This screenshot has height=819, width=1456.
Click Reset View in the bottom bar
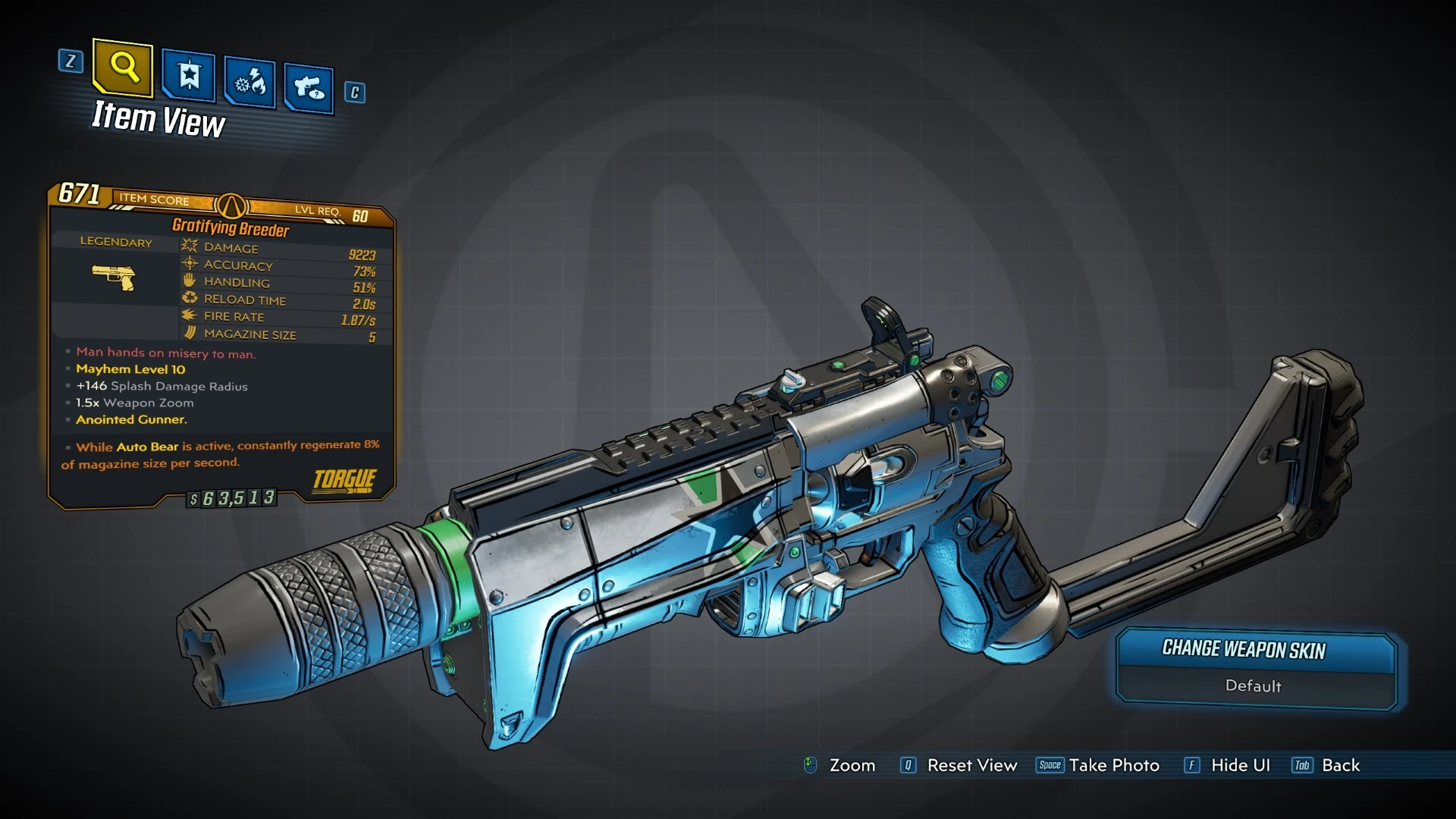(971, 765)
